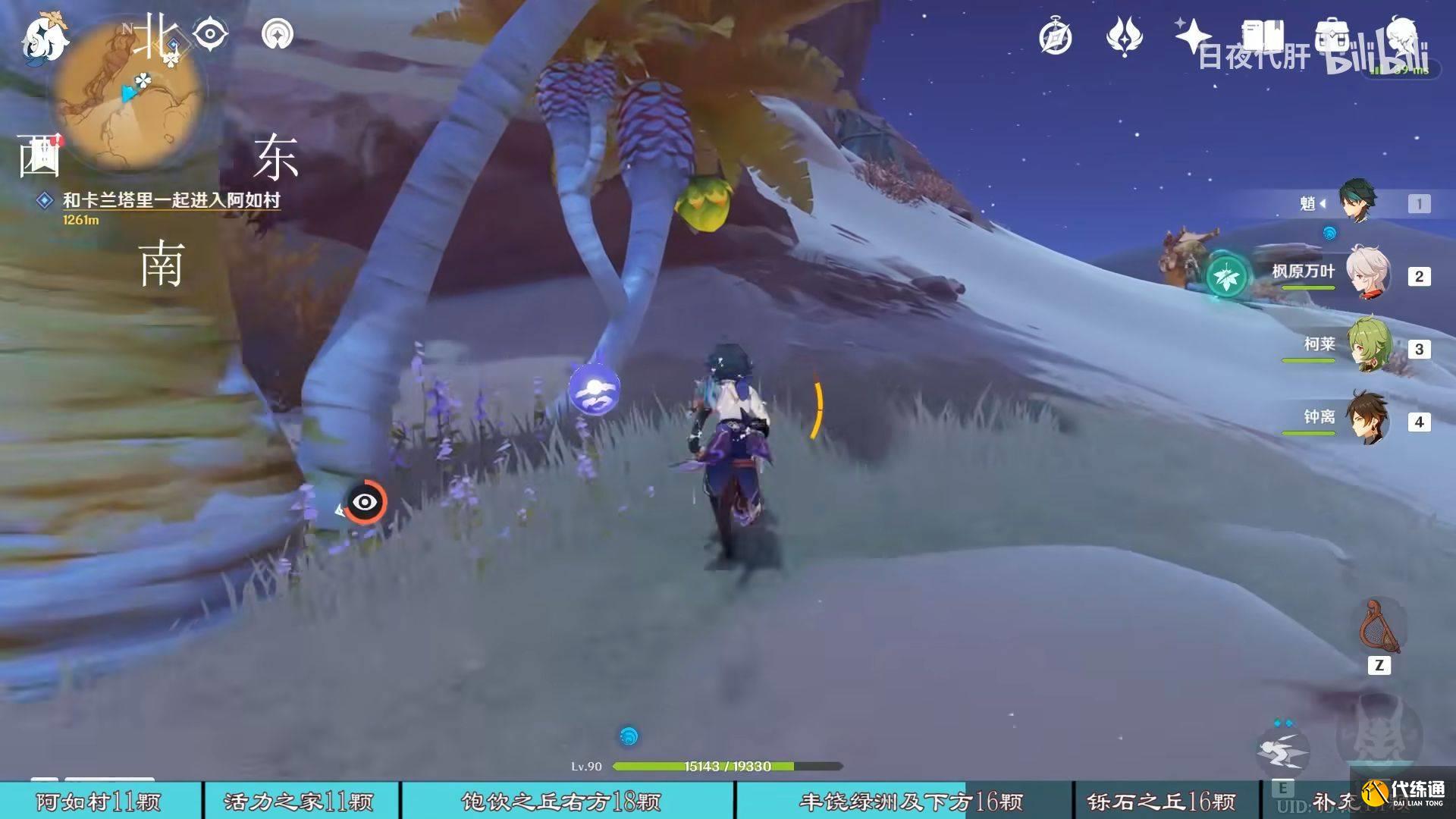Activate the dash elemental skill
The height and width of the screenshot is (819, 1456).
coord(1282,750)
